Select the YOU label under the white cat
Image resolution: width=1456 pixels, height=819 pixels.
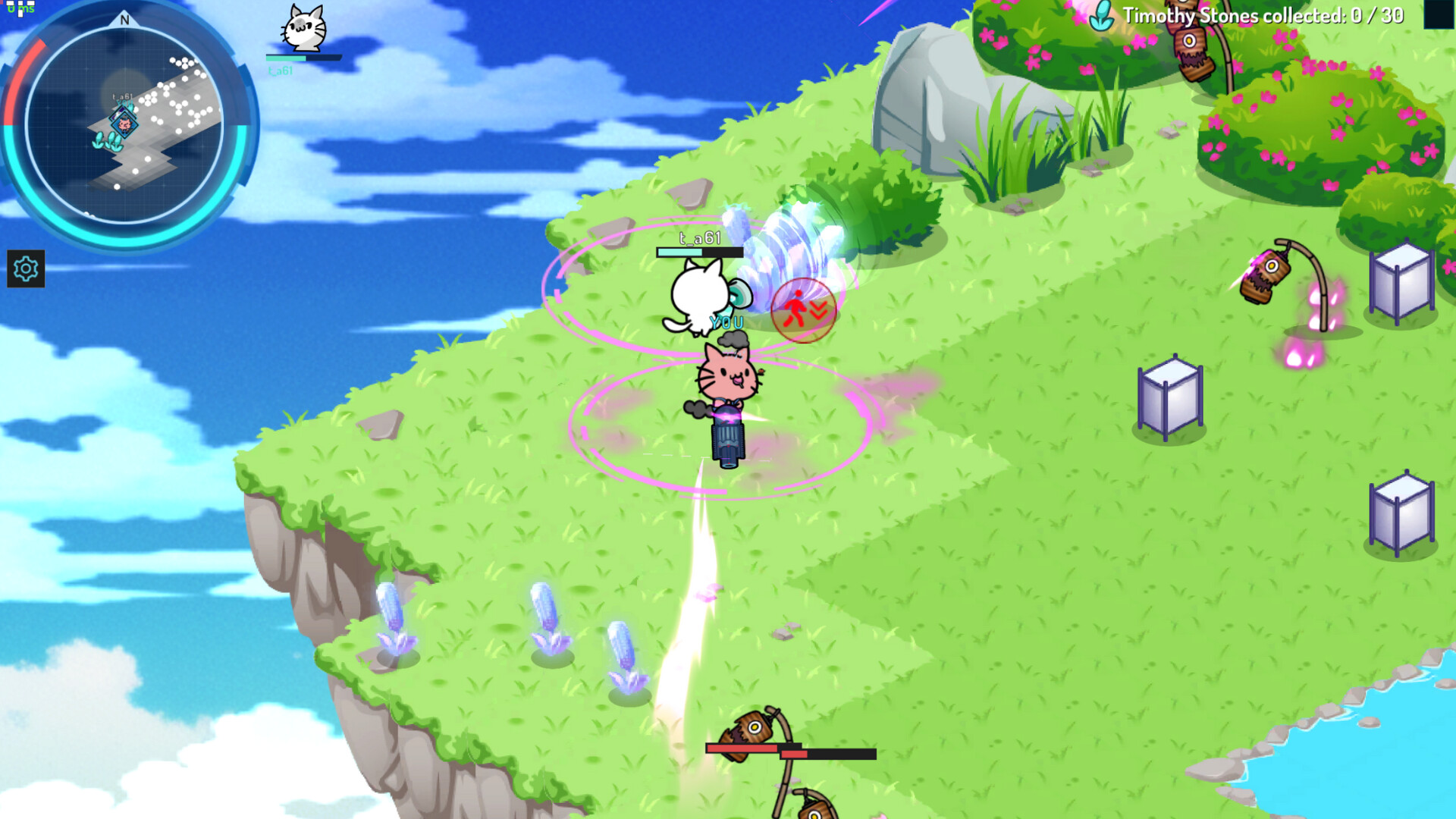[726, 322]
